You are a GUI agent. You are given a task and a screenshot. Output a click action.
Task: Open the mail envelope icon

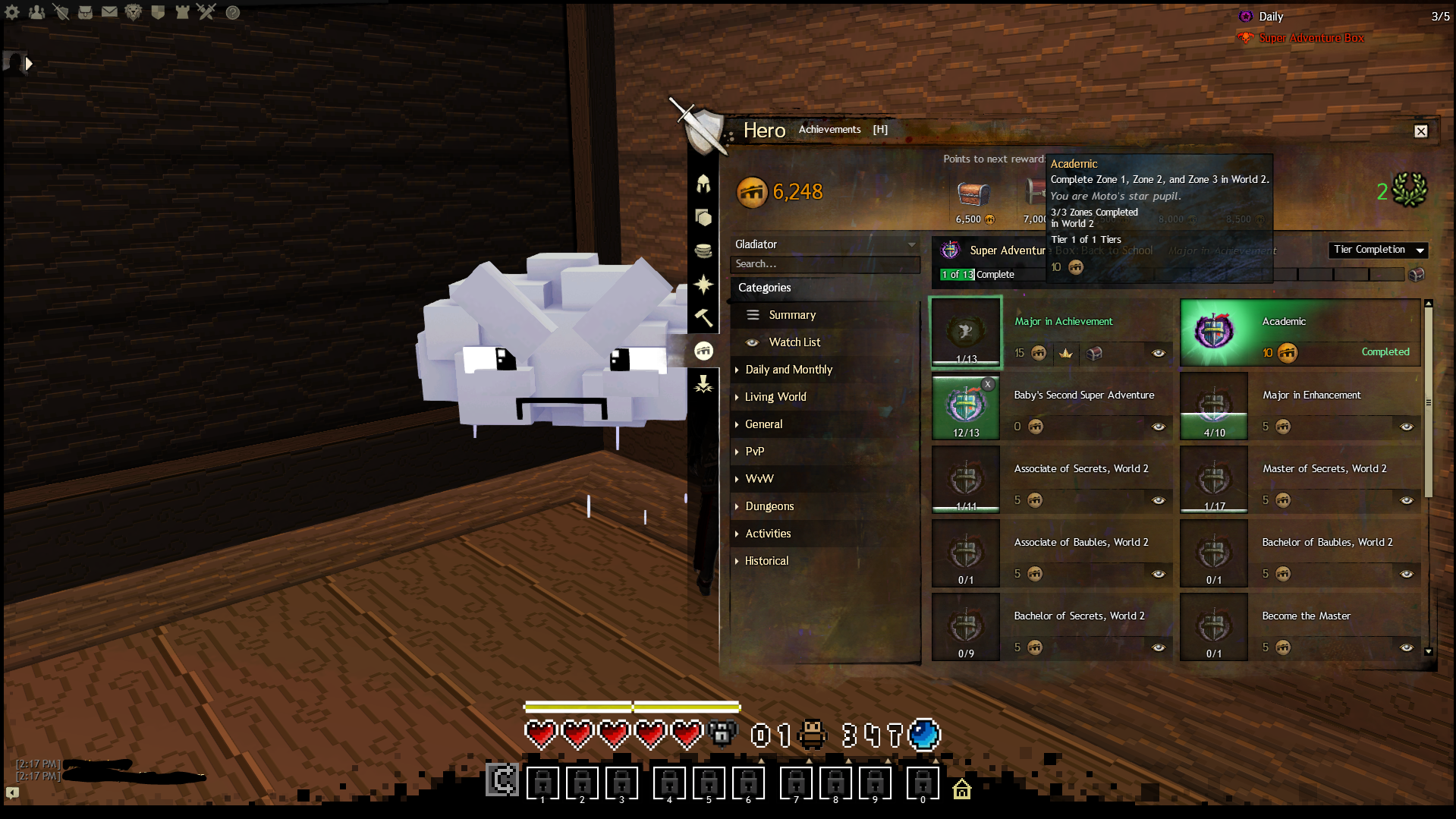109,12
